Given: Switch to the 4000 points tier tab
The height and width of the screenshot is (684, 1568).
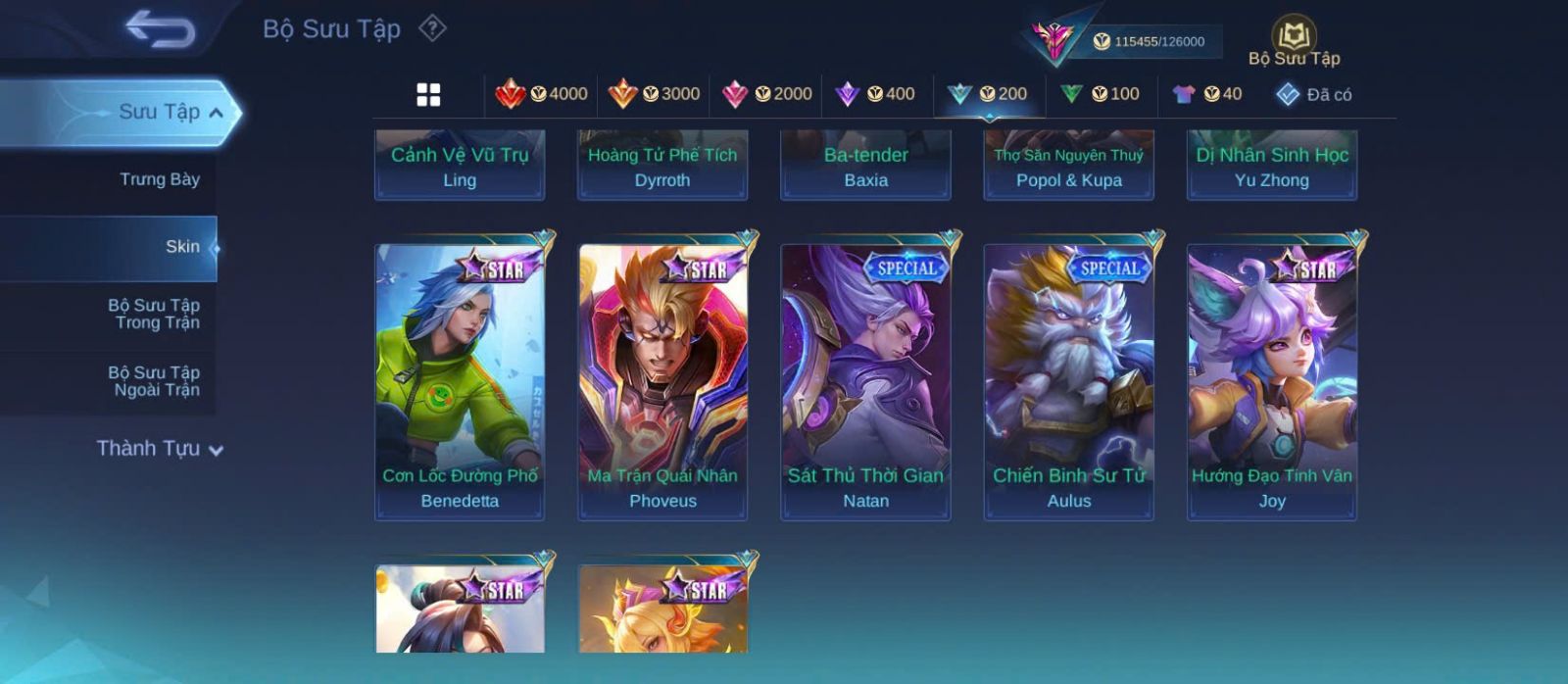Looking at the screenshot, I should click(542, 94).
